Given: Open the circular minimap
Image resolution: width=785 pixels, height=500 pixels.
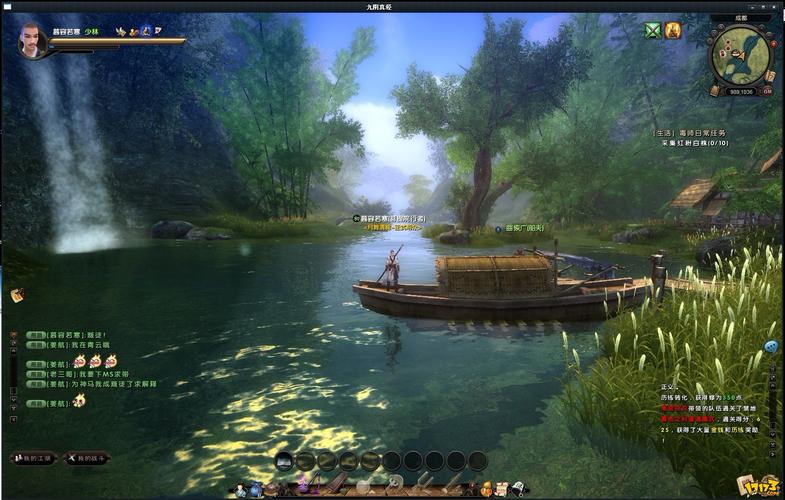Looking at the screenshot, I should click(740, 54).
